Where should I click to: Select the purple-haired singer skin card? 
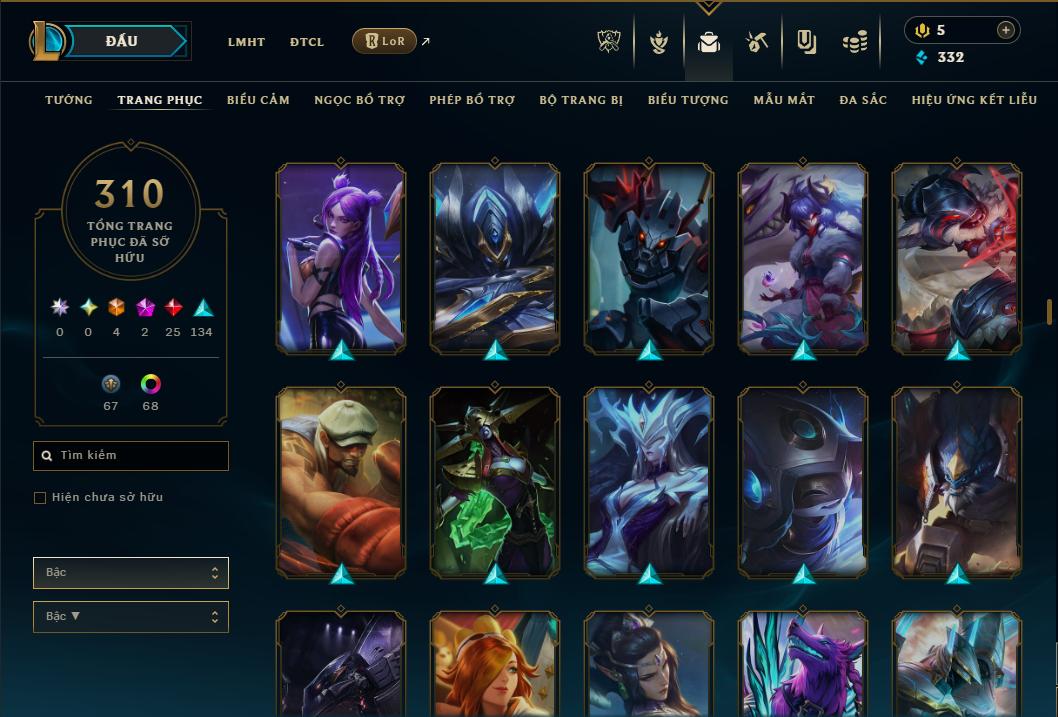pos(341,258)
